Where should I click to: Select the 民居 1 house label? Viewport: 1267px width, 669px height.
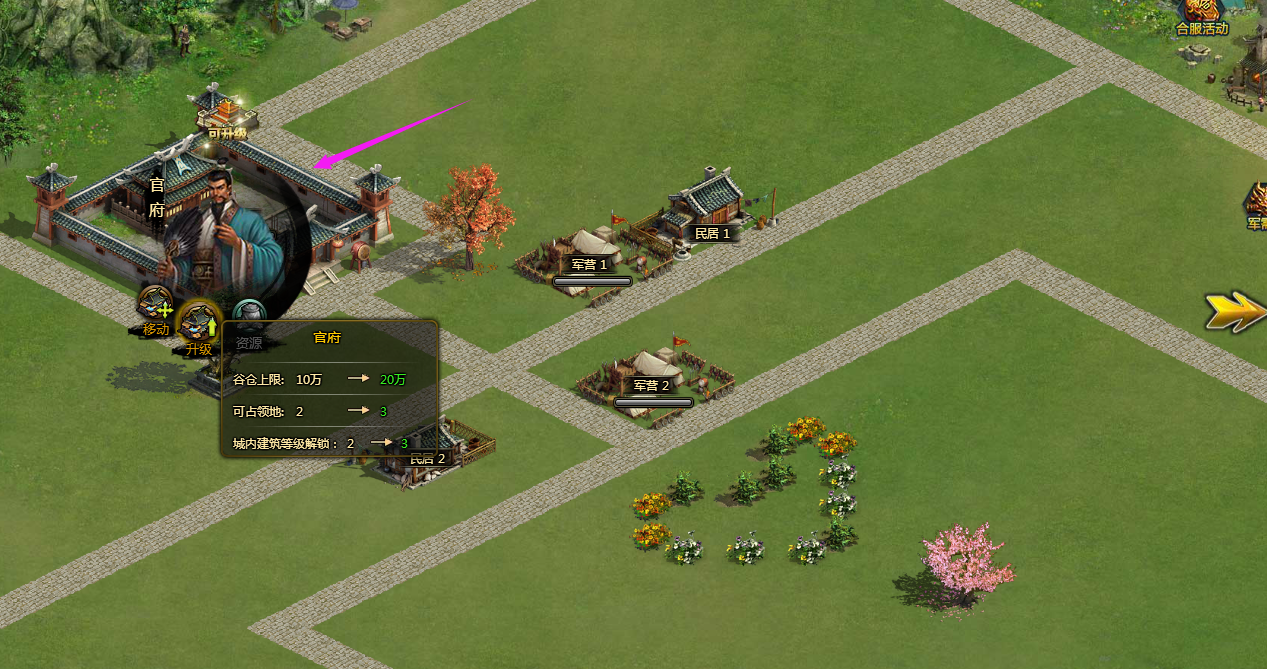[713, 233]
